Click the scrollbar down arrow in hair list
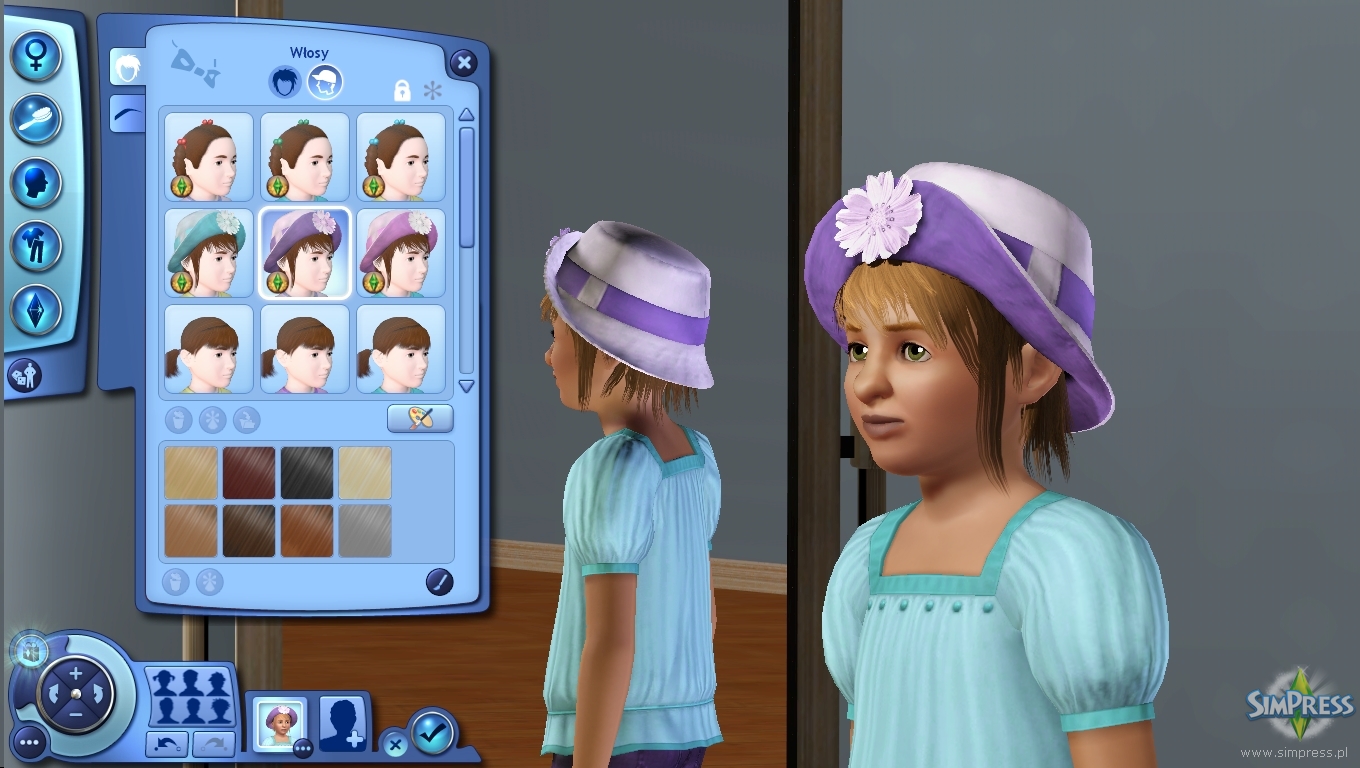 point(466,387)
